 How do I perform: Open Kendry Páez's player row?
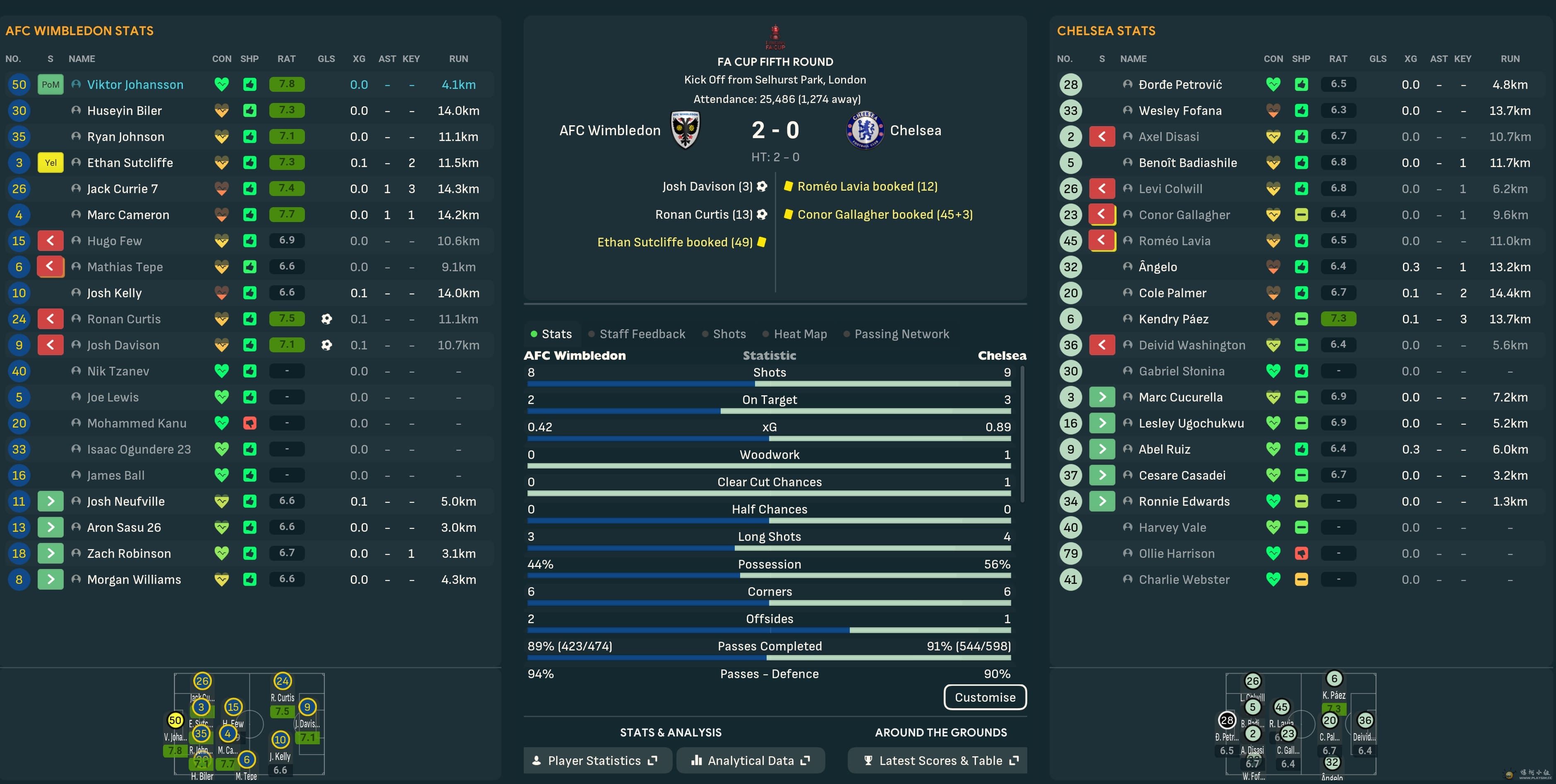click(x=1173, y=319)
